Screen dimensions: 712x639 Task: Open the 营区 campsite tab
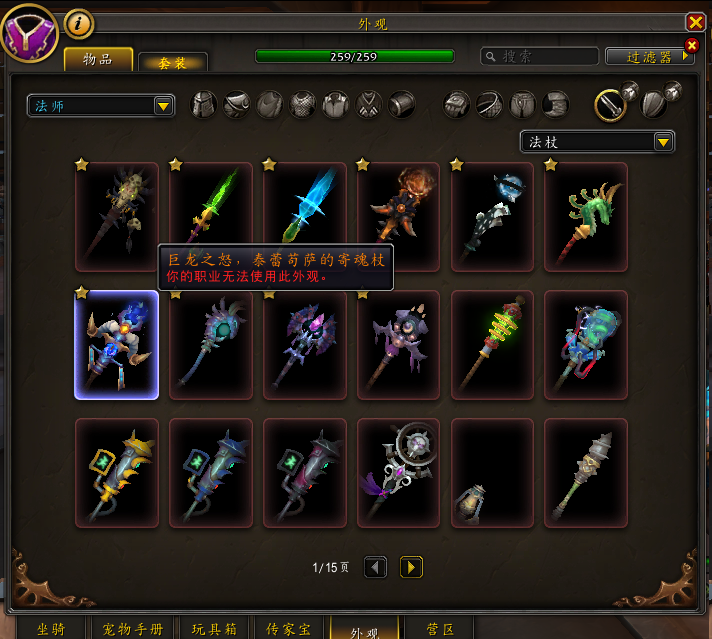click(x=441, y=629)
